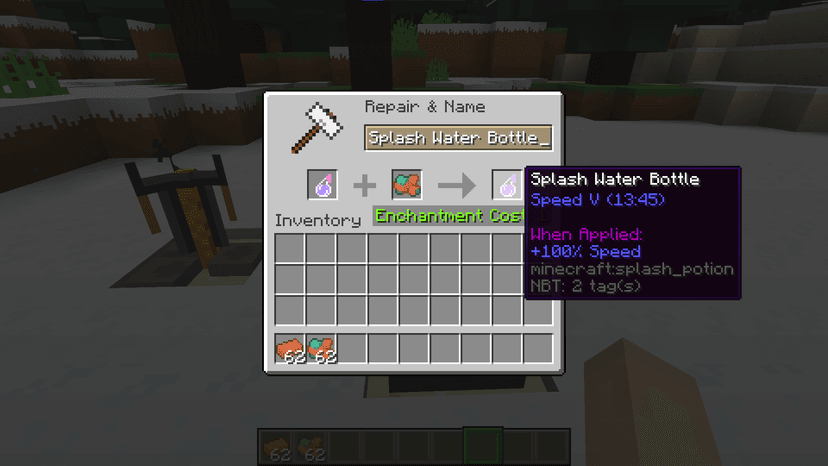Select the plain orange item stack of 62

pos(290,349)
